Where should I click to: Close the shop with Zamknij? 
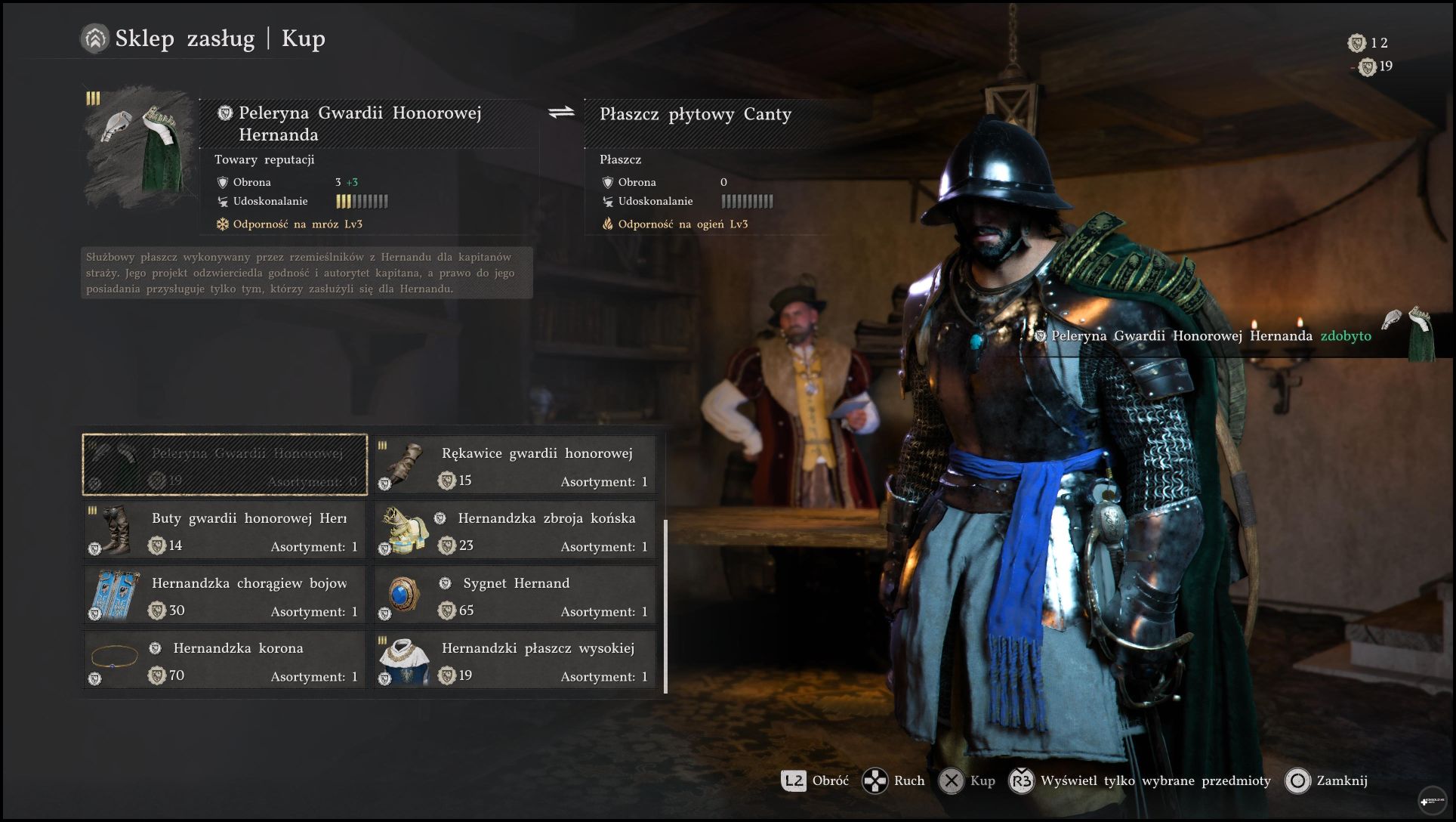[x=1327, y=780]
